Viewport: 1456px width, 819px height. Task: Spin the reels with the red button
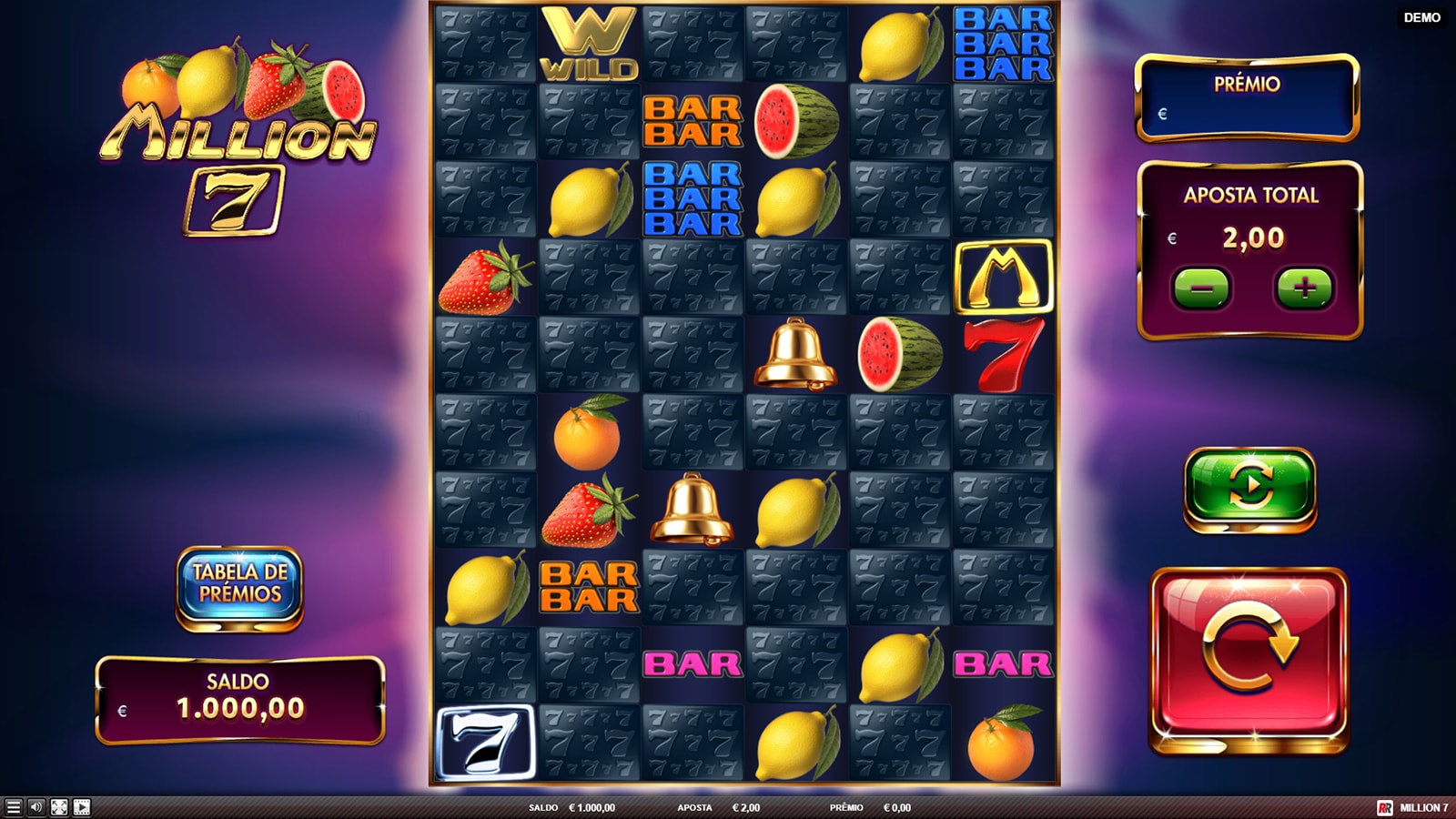(x=1249, y=659)
